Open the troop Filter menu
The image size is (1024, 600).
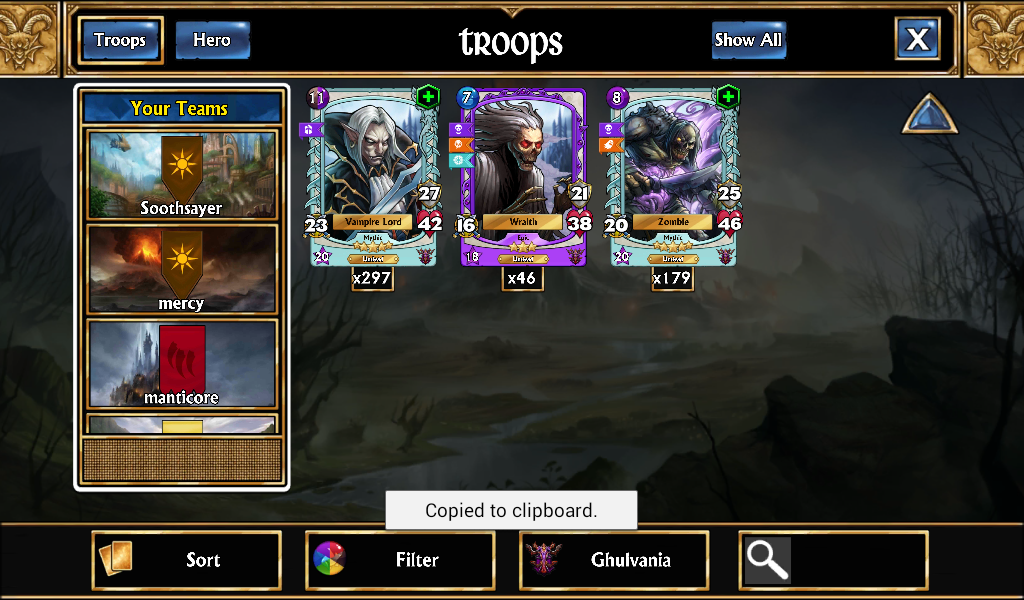click(400, 560)
